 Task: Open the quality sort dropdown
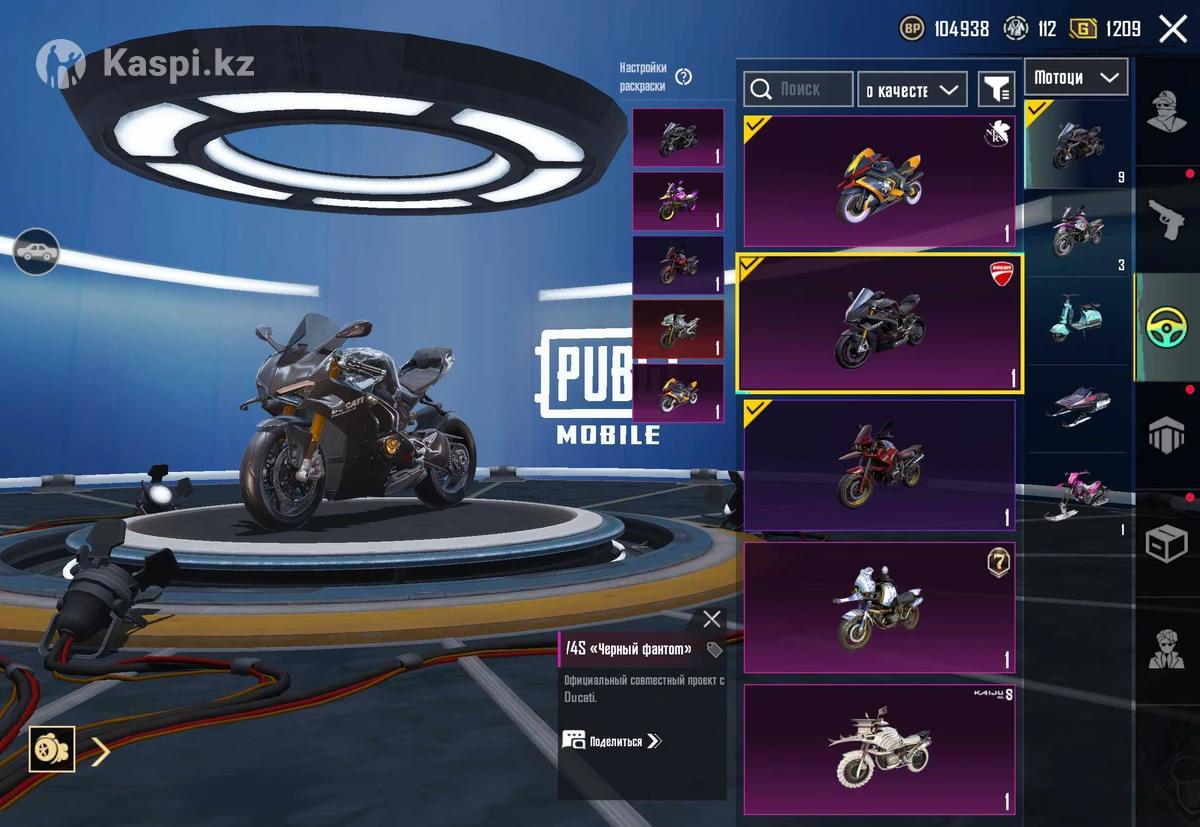tap(912, 90)
